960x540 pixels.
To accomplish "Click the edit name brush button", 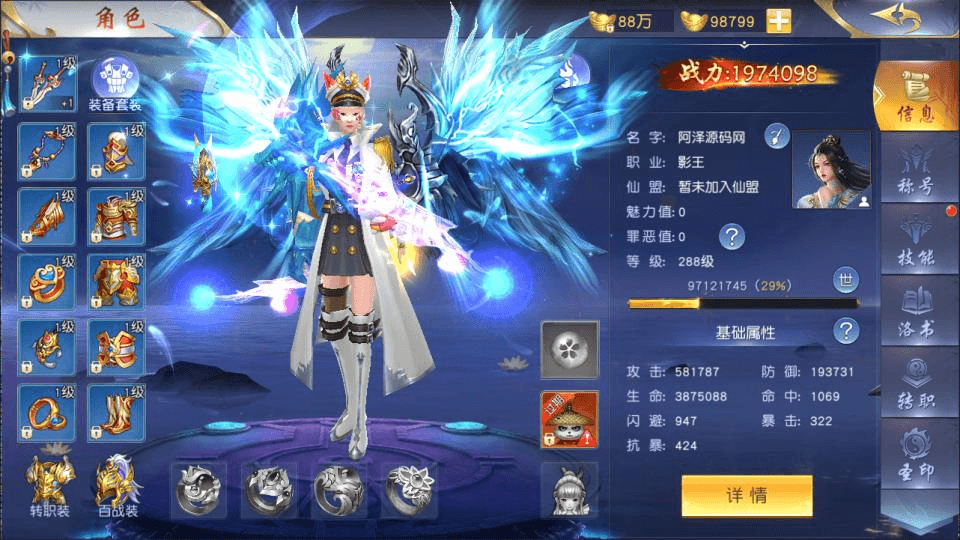I will 777,136.
